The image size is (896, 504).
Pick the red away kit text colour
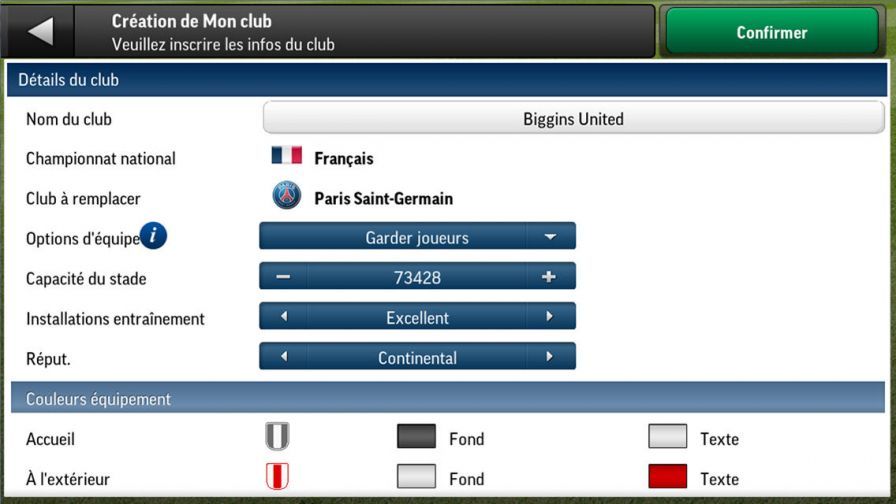pyautogui.click(x=667, y=477)
